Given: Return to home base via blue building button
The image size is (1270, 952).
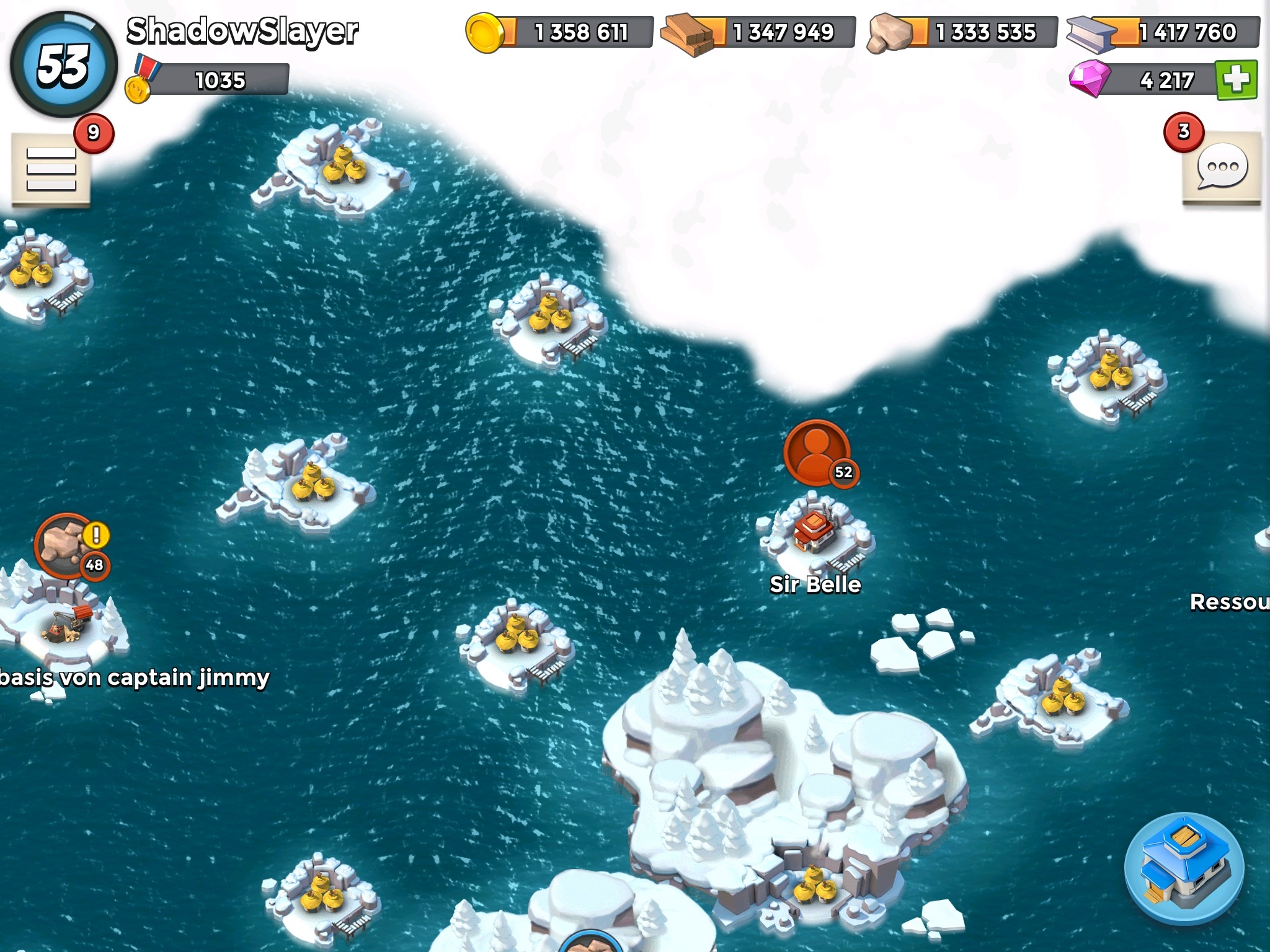Looking at the screenshot, I should 1184,871.
